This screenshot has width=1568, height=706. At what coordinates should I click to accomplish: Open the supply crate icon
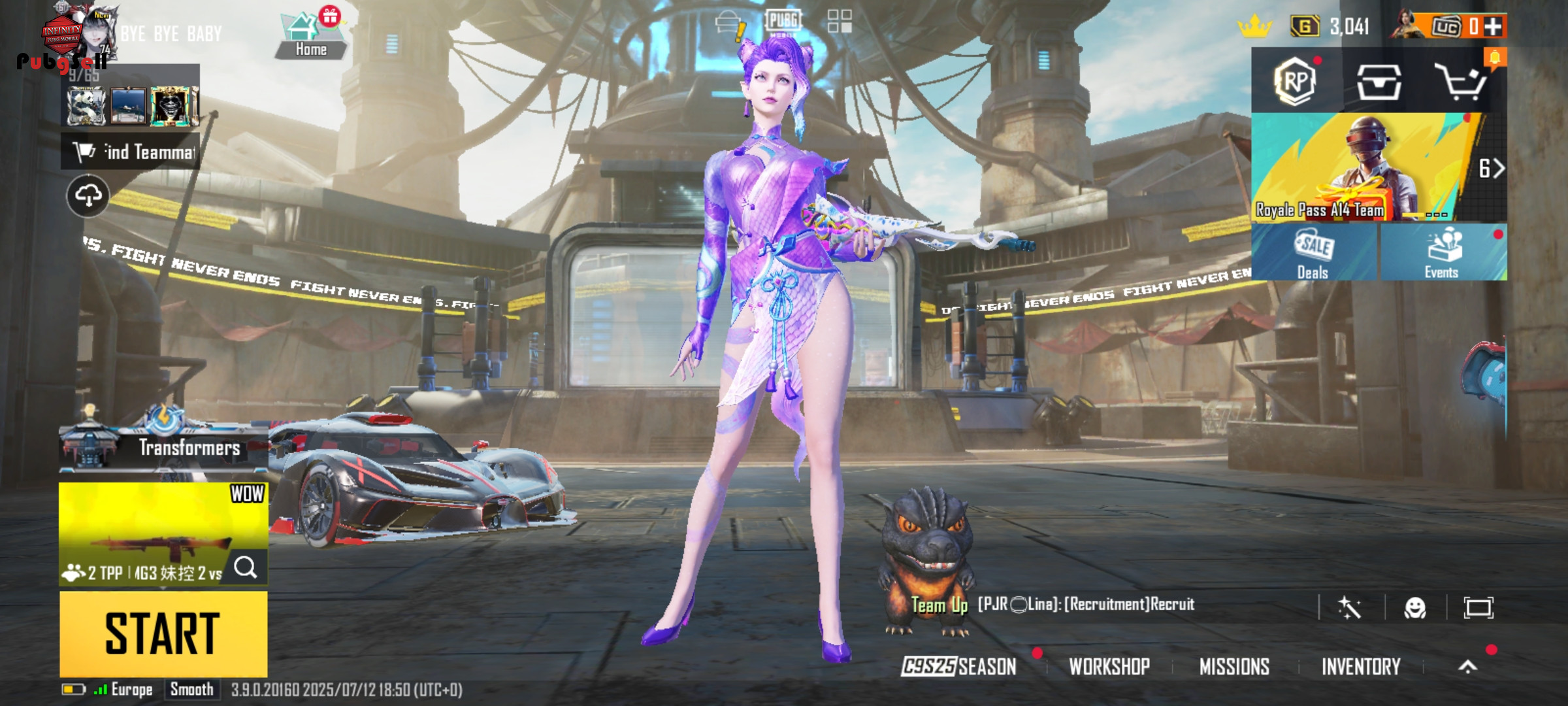click(1379, 82)
